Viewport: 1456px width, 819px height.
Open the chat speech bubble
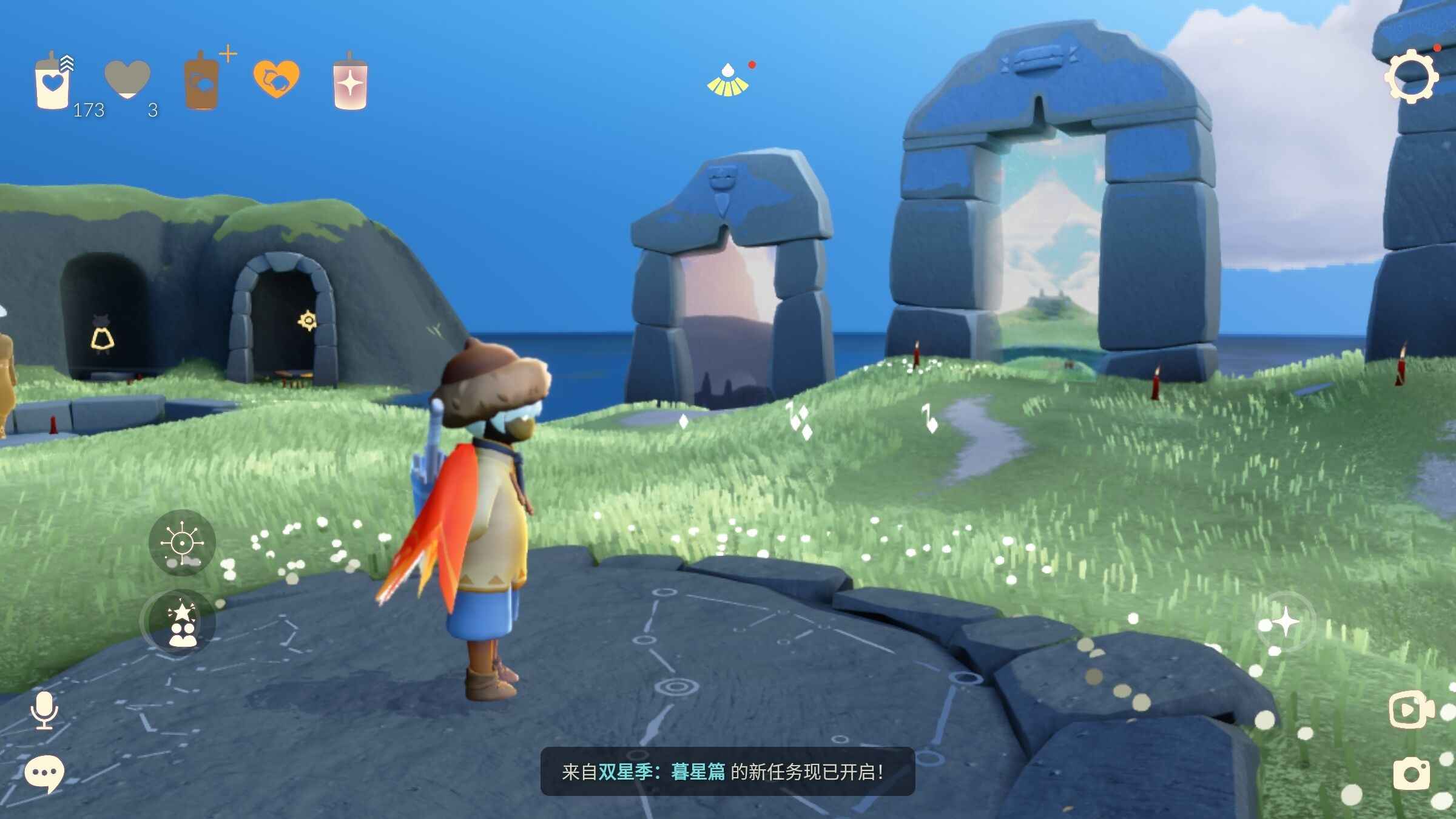coord(44,774)
